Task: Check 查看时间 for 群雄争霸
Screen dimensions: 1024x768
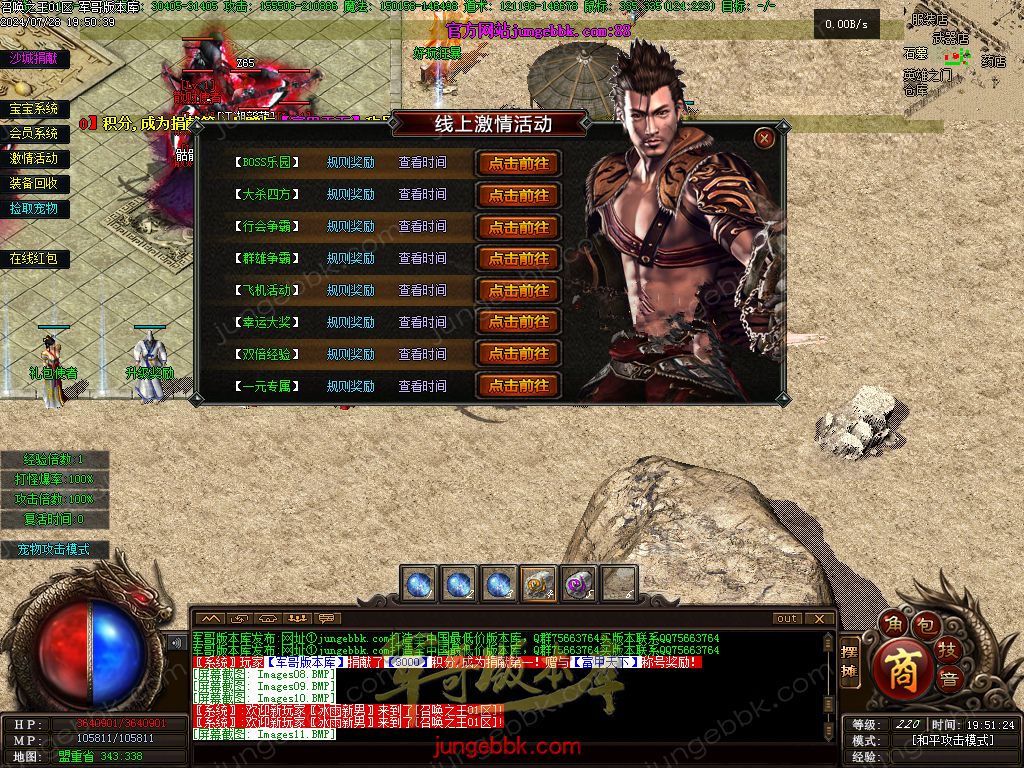Action: 422,258
